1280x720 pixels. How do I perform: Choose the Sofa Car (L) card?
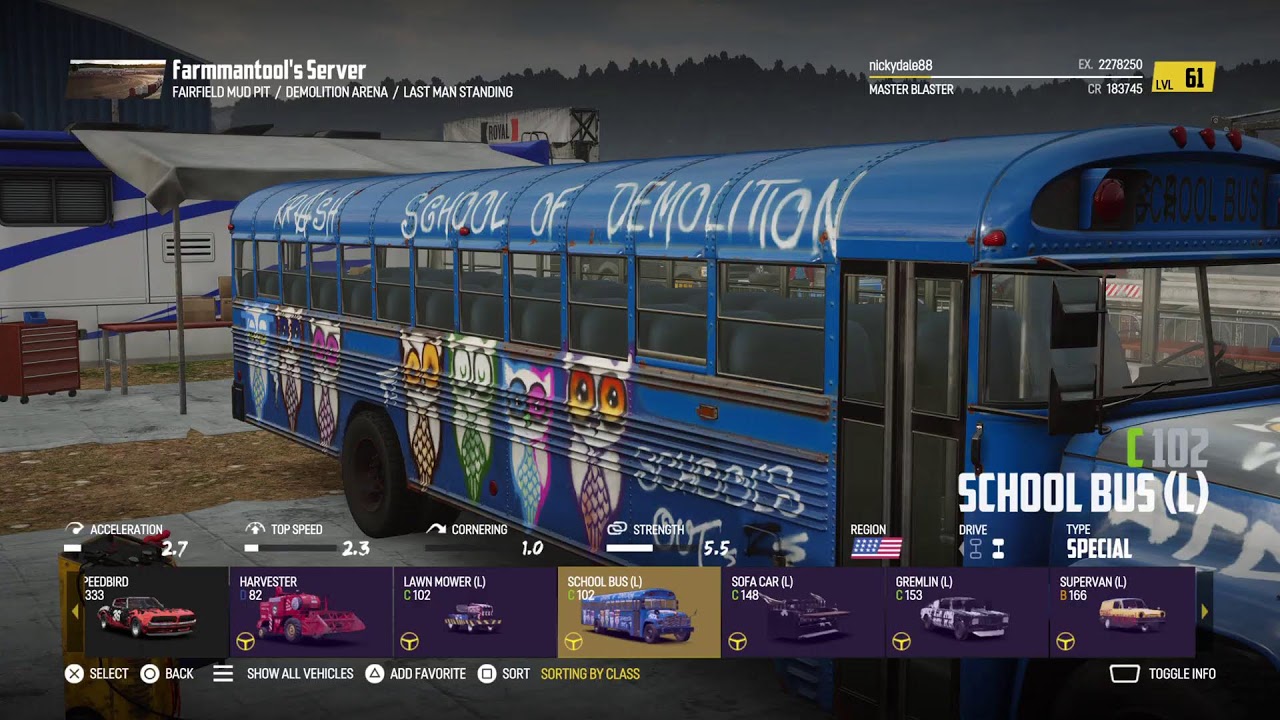(803, 612)
